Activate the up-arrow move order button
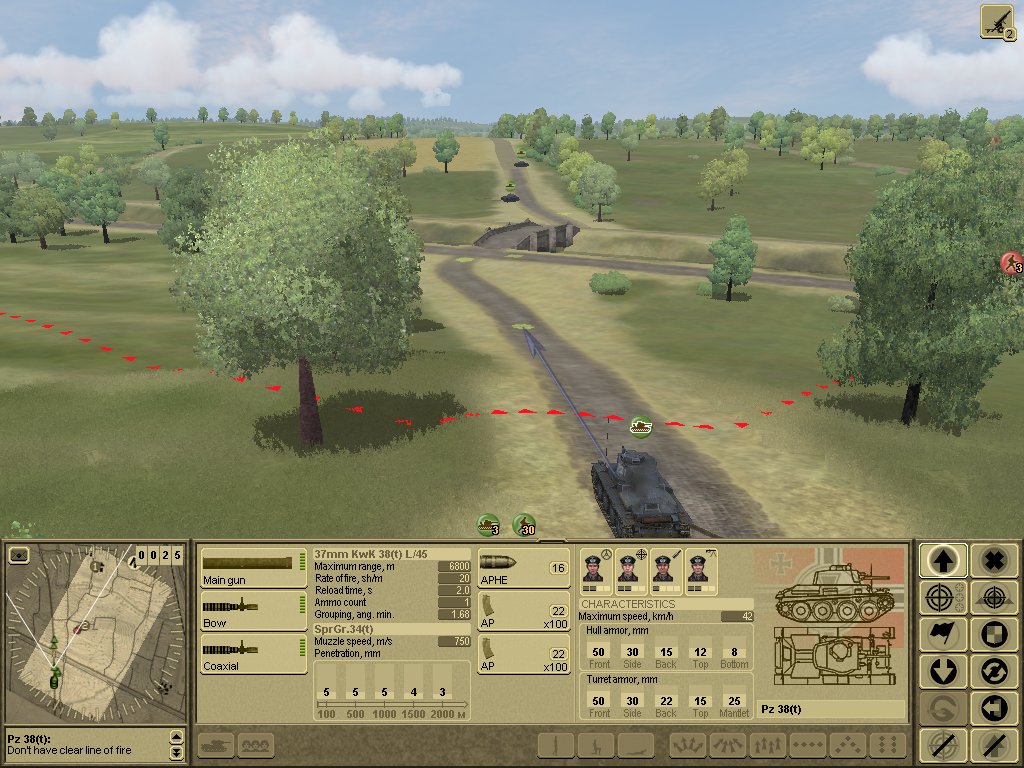This screenshot has height=768, width=1024. click(942, 561)
